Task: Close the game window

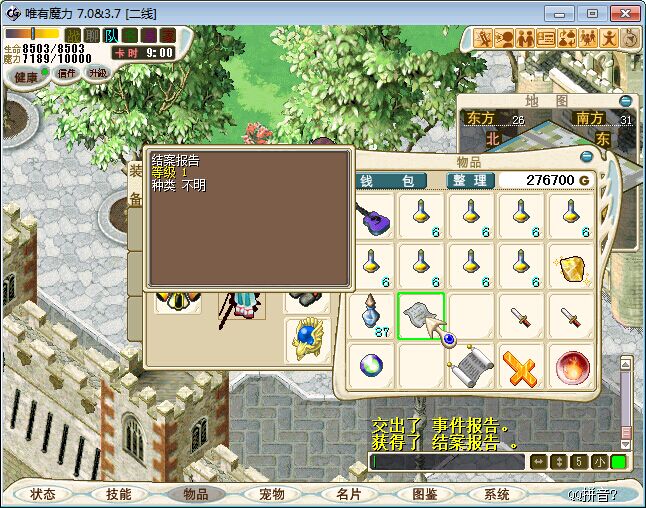Action: point(625,13)
